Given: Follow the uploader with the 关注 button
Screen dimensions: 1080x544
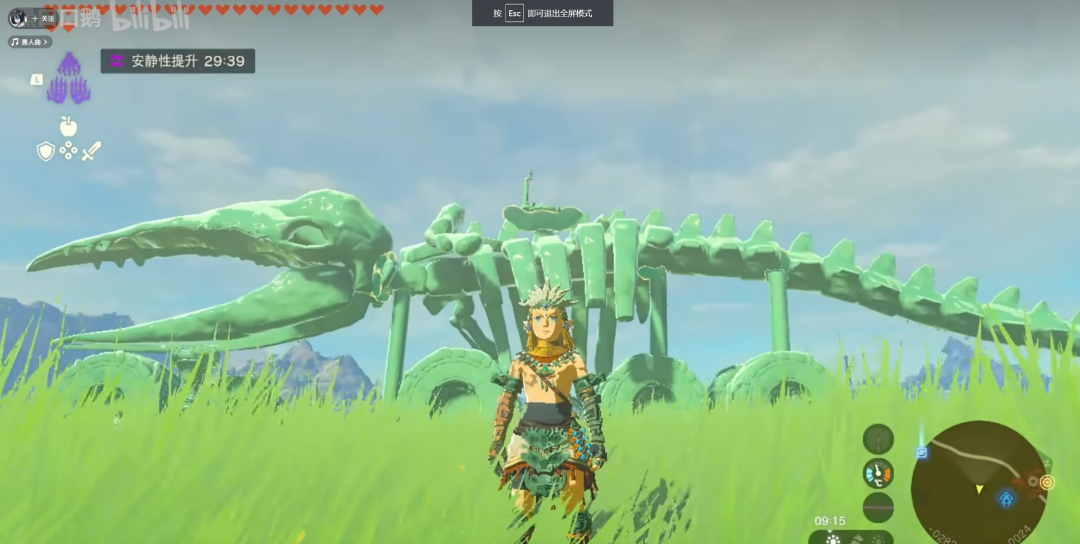Looking at the screenshot, I should [x=44, y=18].
